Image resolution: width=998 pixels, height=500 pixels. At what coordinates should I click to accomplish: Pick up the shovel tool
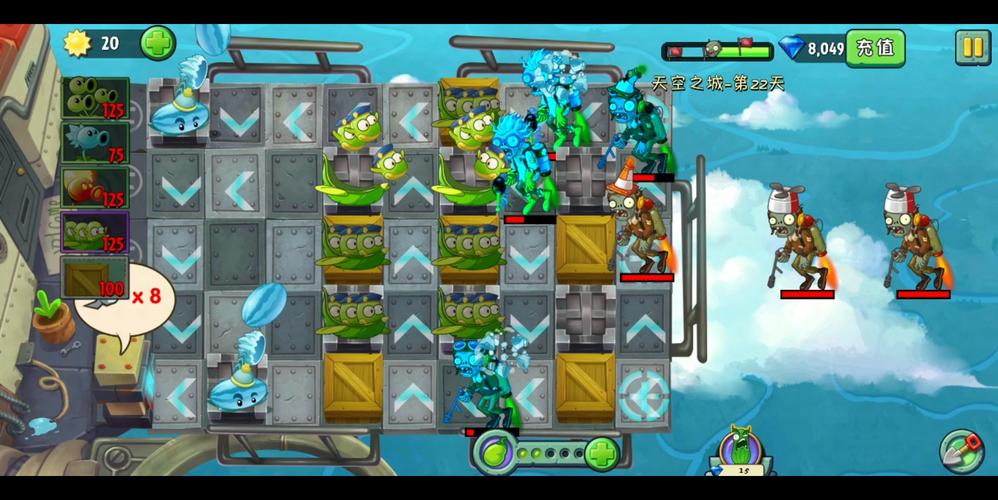pos(961,451)
